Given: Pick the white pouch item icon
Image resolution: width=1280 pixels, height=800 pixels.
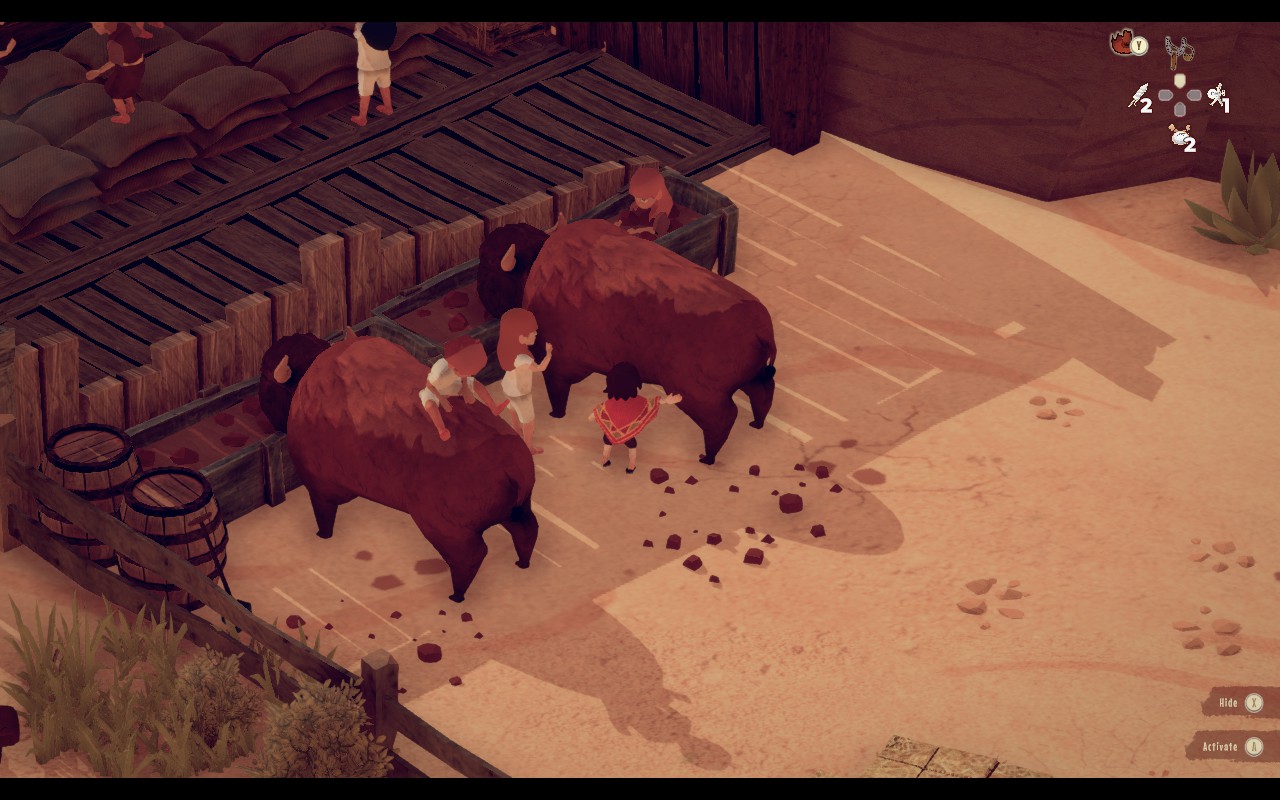Looking at the screenshot, I should 1180,137.
